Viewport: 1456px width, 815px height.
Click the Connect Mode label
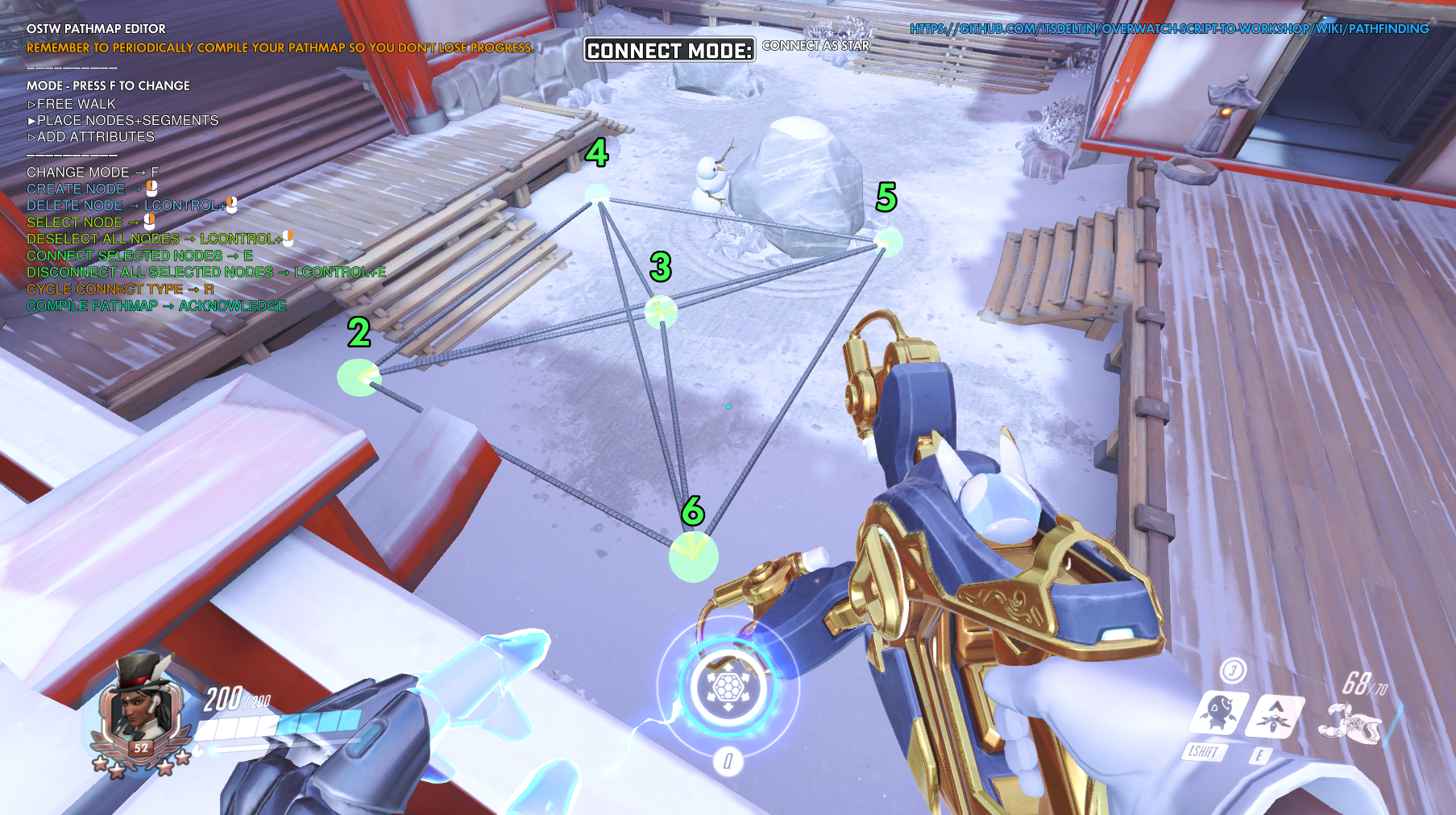669,50
